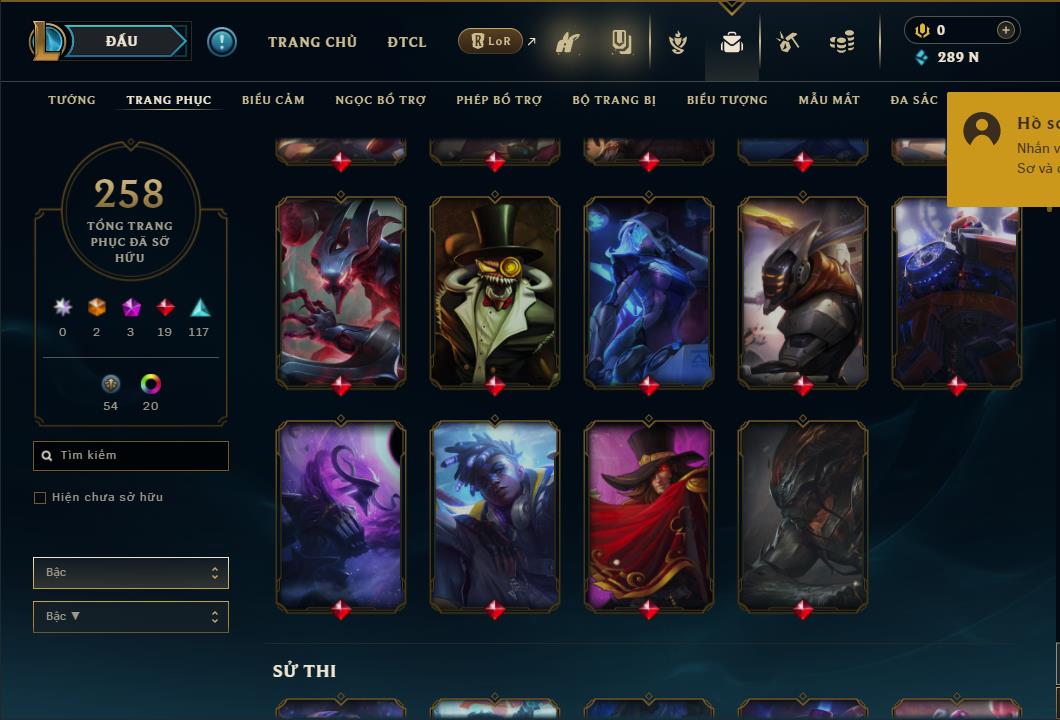Screen dimensions: 1060x720
Task: Select the top hat monocle monster skin
Action: pyautogui.click(x=495, y=290)
